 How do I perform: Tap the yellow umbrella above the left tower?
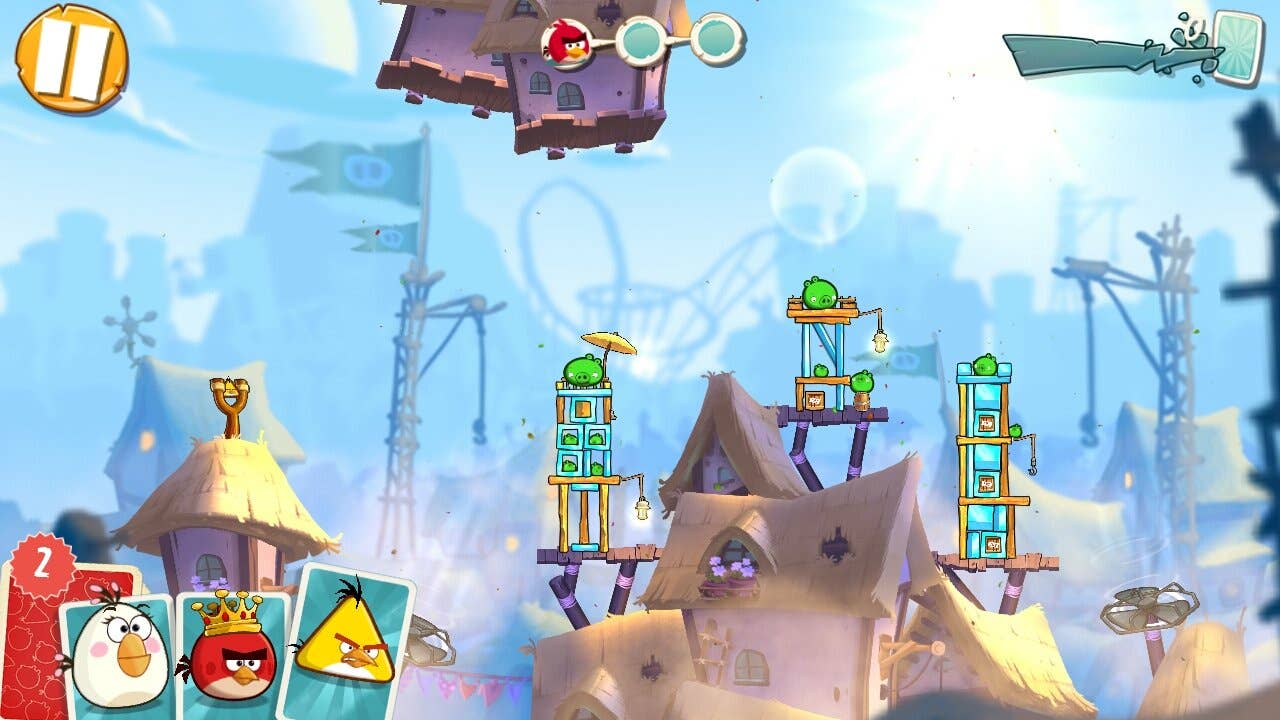pyautogui.click(x=610, y=344)
